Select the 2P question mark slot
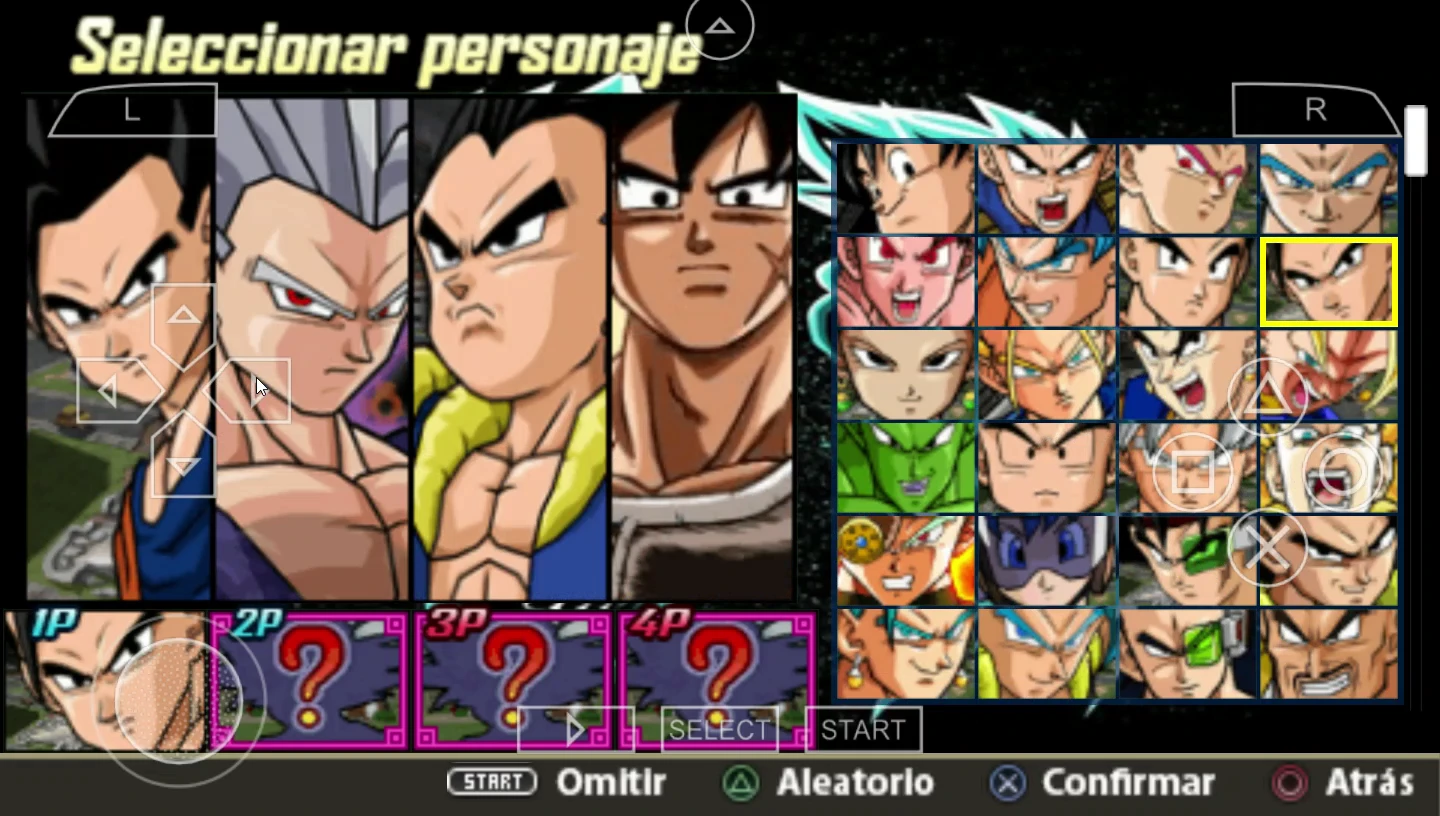Screen dimensions: 1440x816 [x=310, y=680]
